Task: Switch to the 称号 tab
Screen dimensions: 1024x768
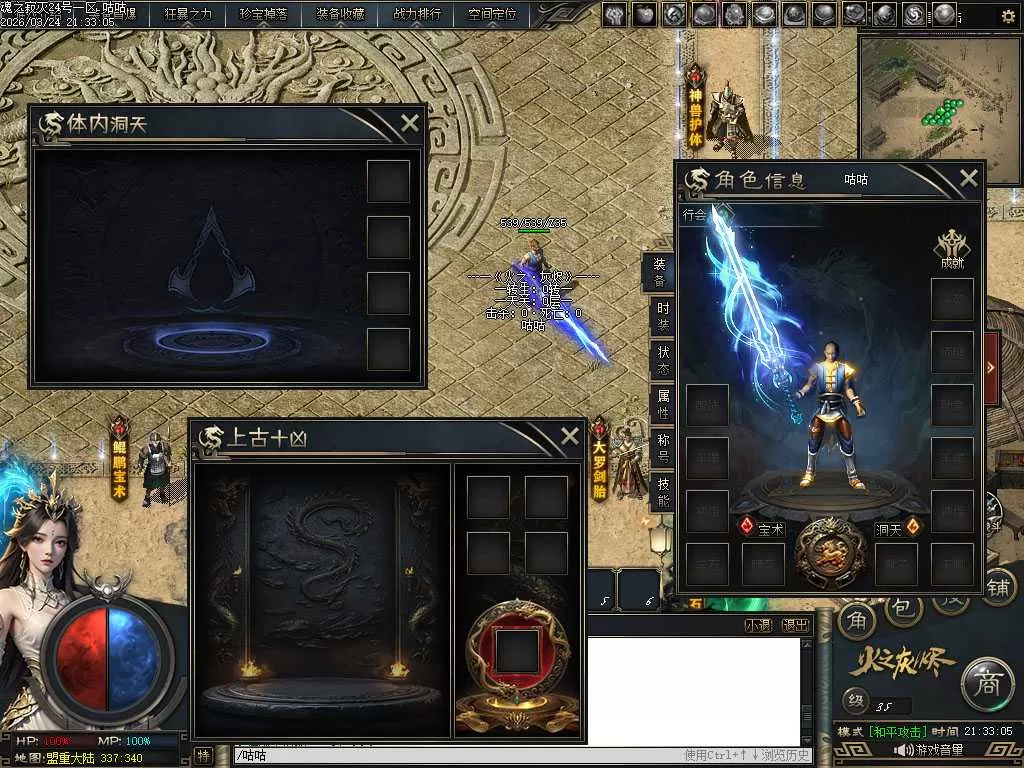Action: pos(662,448)
